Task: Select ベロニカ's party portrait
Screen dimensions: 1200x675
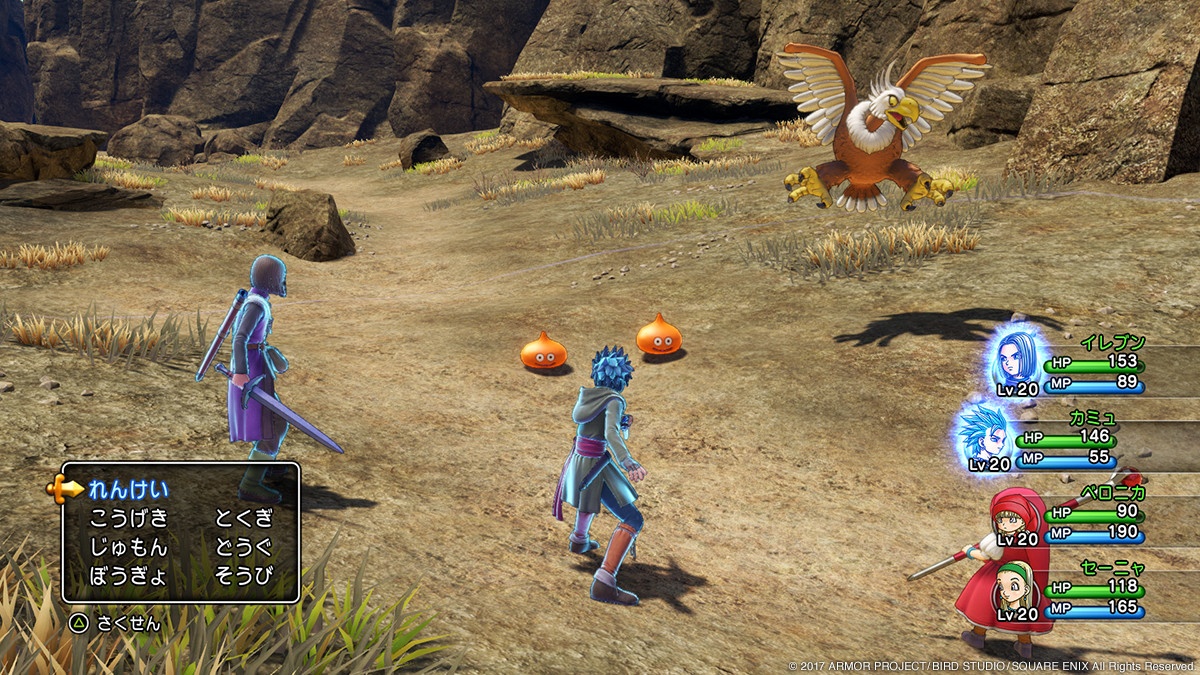Action: pyautogui.click(x=1018, y=515)
